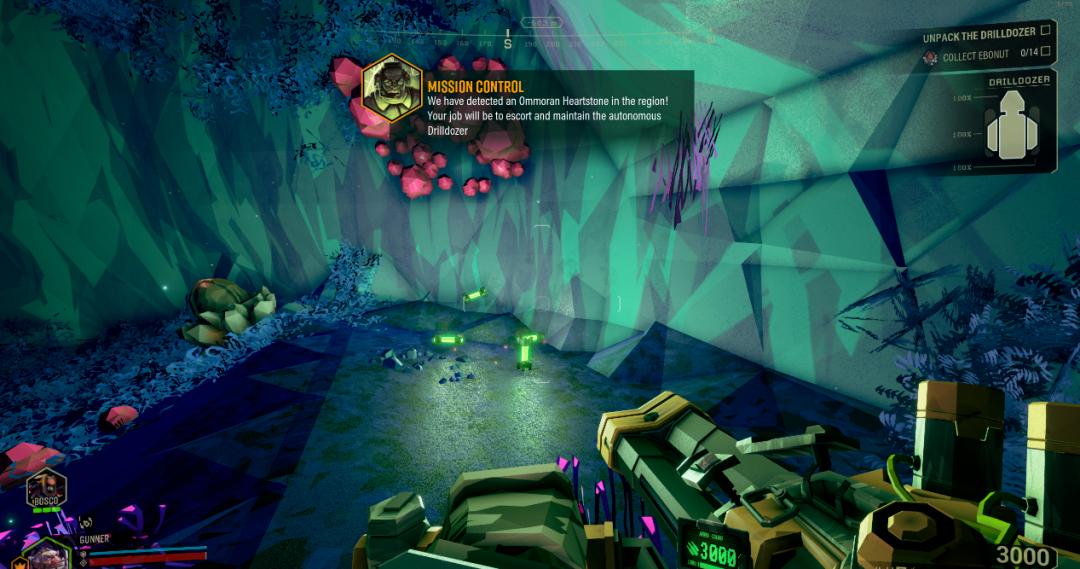Viewport: 1080px width, 569px height.
Task: Select the Bosco drone portrait
Action: pos(45,488)
